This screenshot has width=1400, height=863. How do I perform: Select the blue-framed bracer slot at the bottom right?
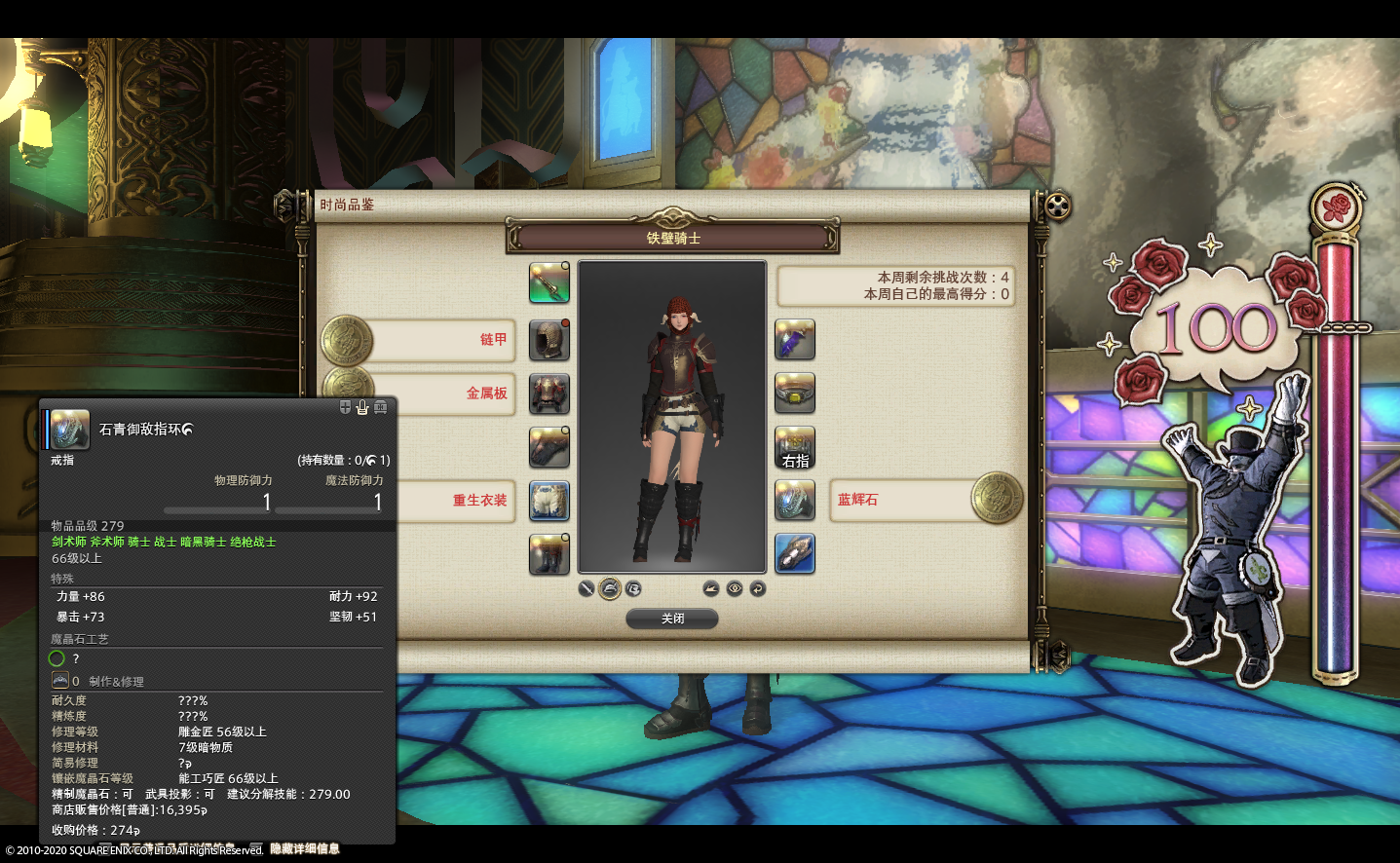click(795, 554)
